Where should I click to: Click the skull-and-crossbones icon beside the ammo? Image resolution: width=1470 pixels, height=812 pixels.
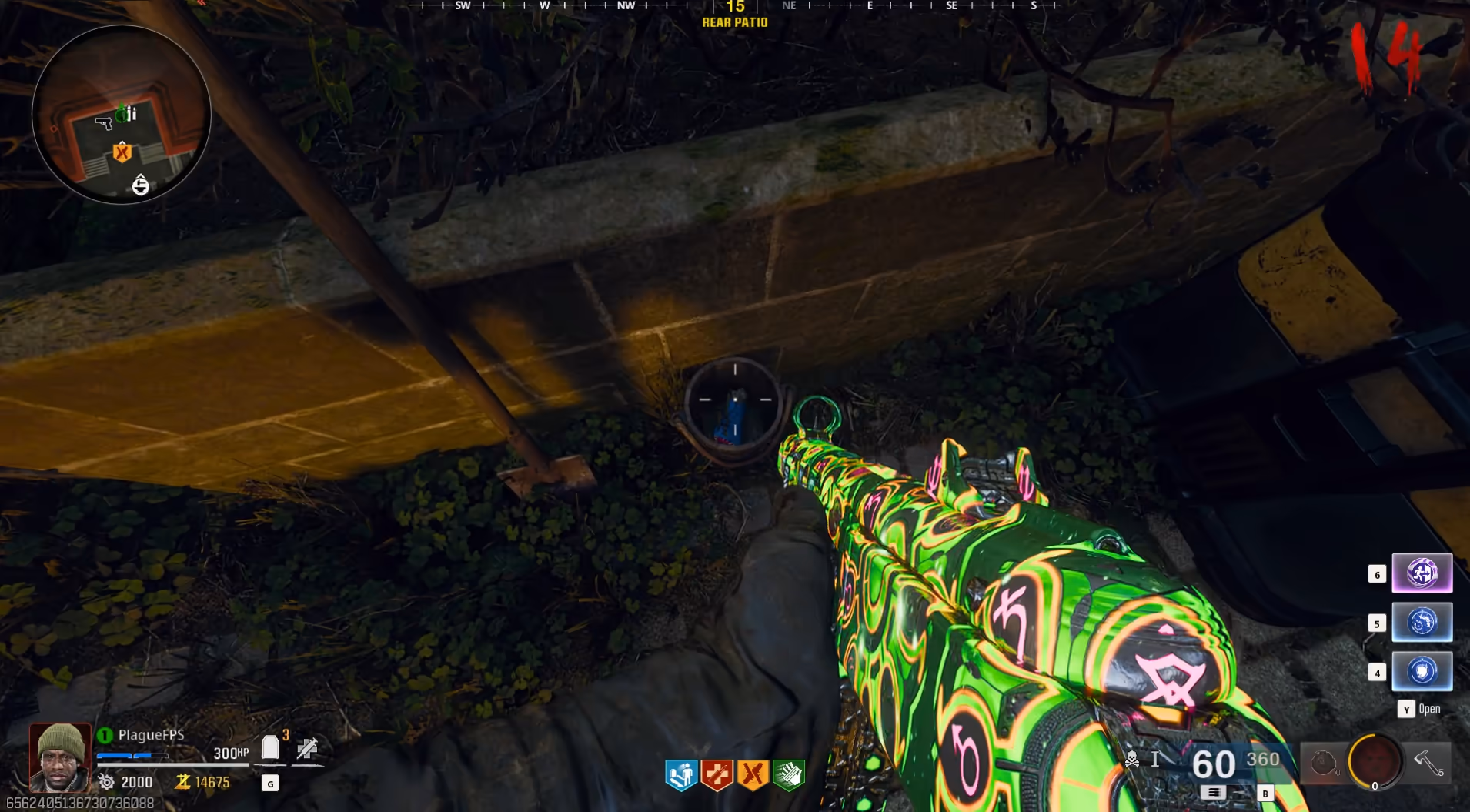pyautogui.click(x=1132, y=760)
